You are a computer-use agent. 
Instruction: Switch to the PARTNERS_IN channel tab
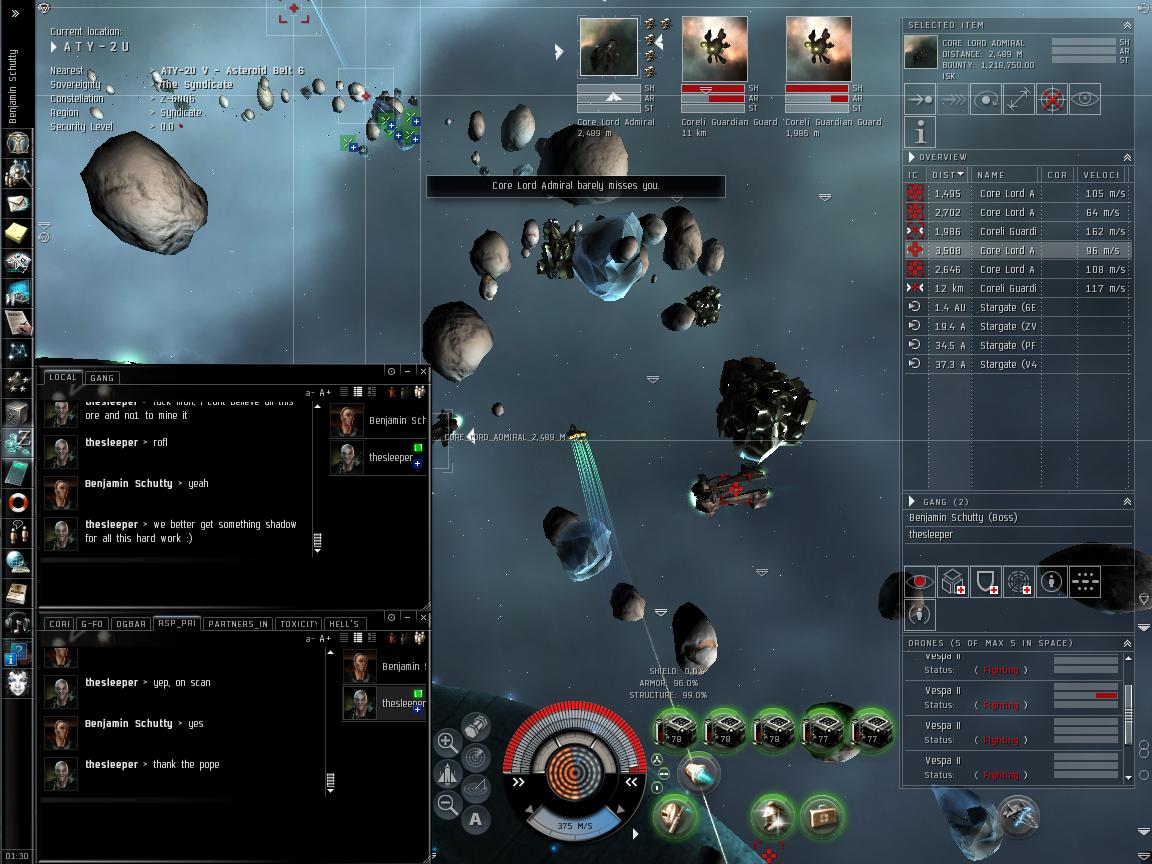238,624
